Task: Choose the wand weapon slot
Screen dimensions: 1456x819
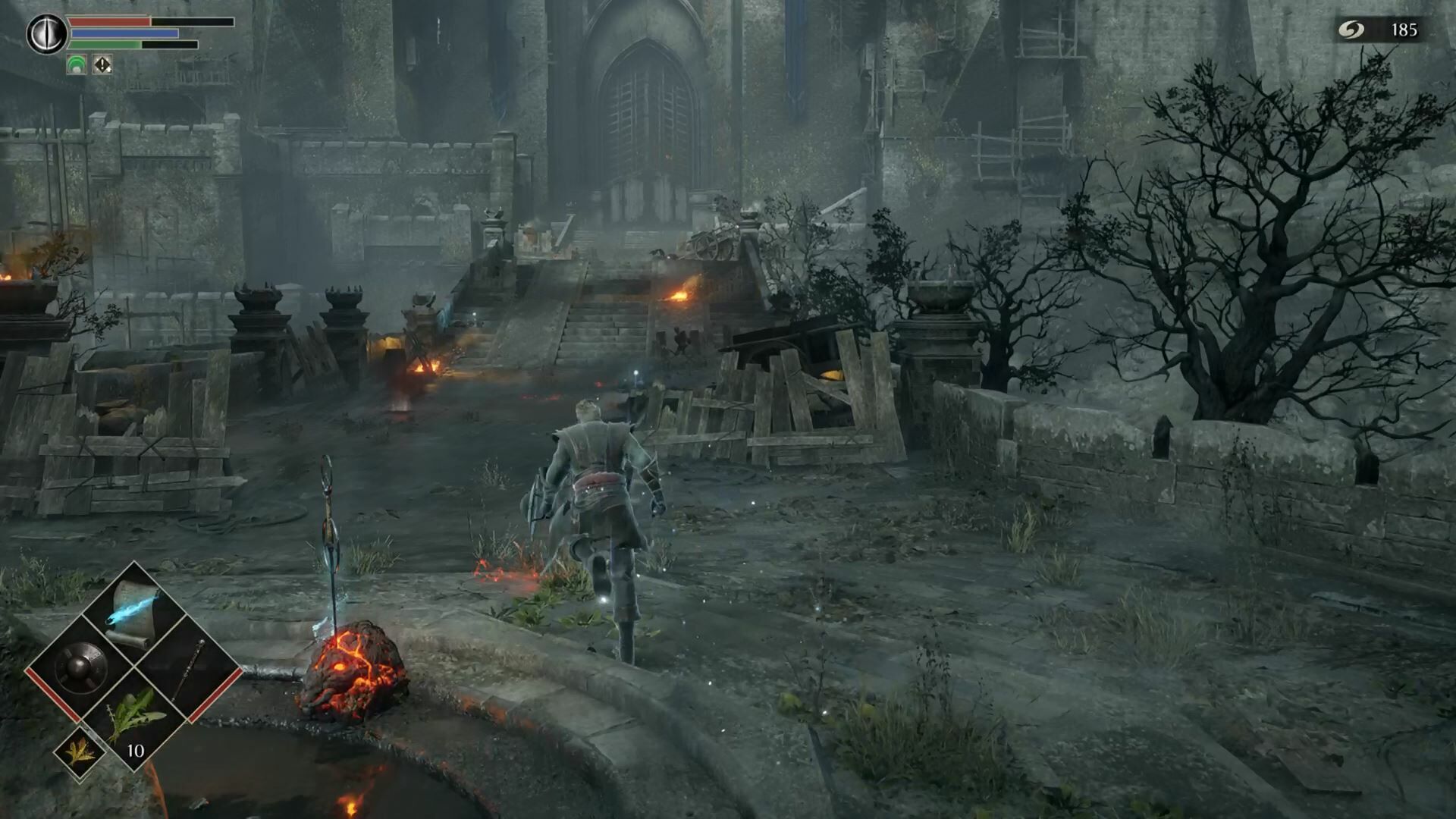Action: [x=188, y=668]
